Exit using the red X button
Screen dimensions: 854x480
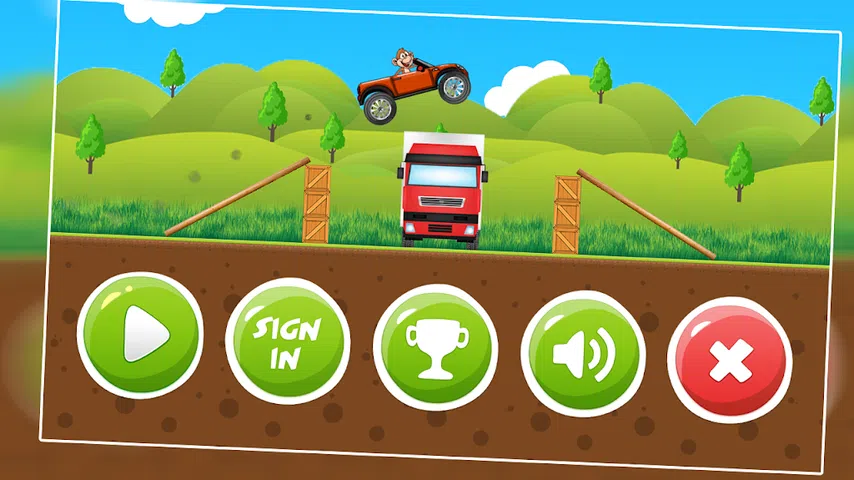(x=729, y=360)
